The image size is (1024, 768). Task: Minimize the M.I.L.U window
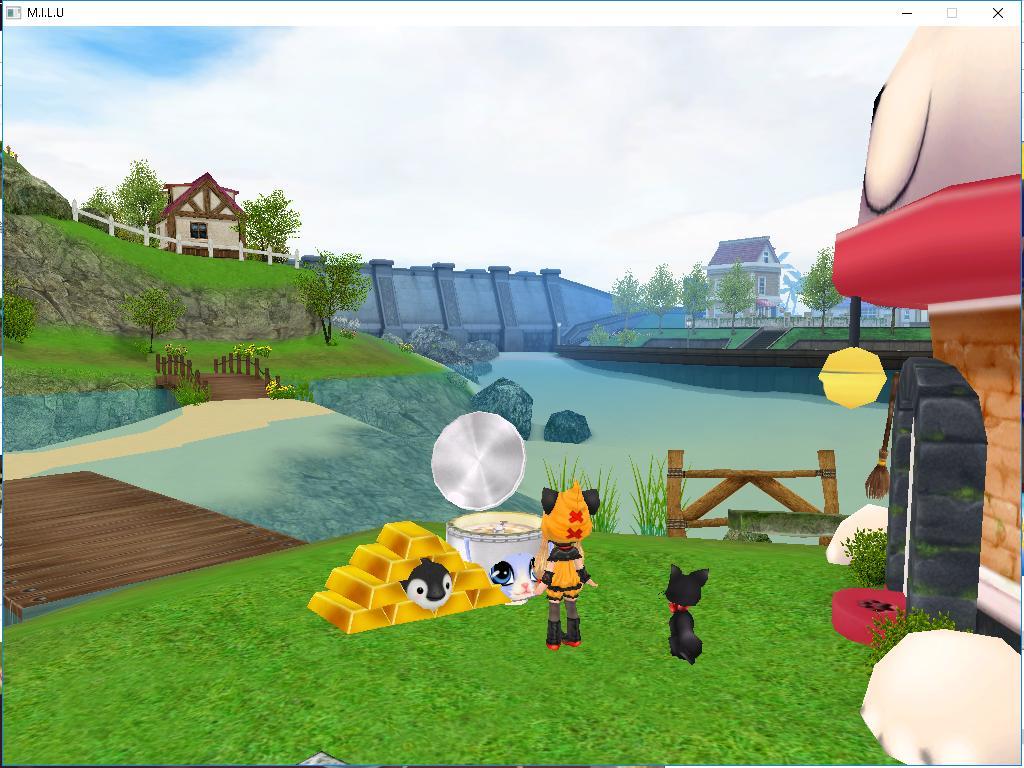coord(907,13)
